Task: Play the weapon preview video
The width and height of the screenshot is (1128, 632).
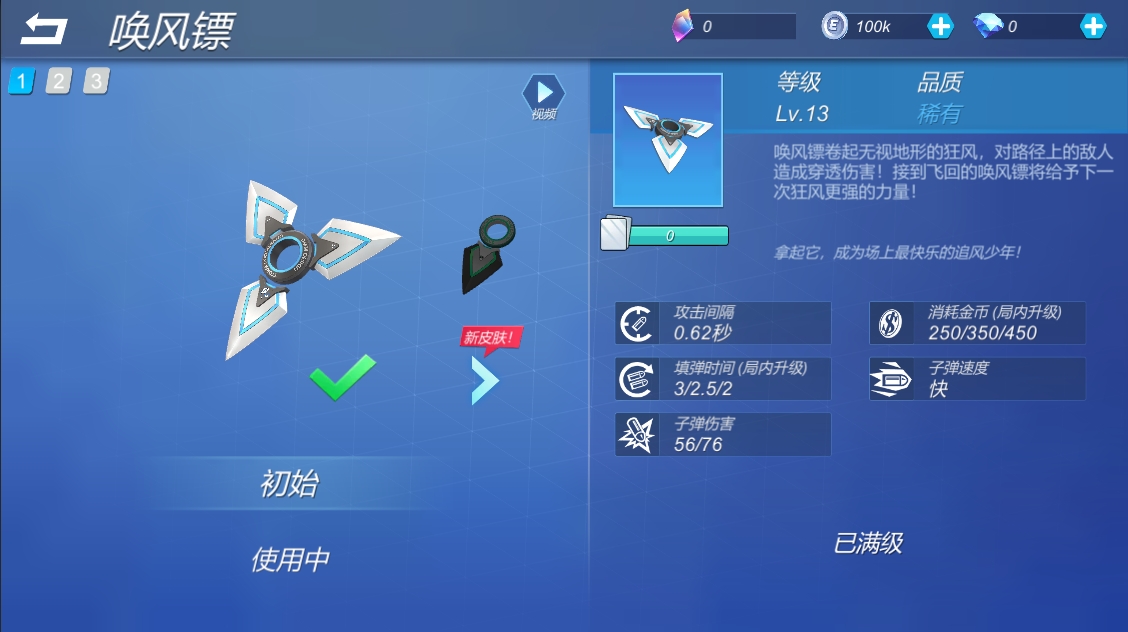Action: coord(543,93)
